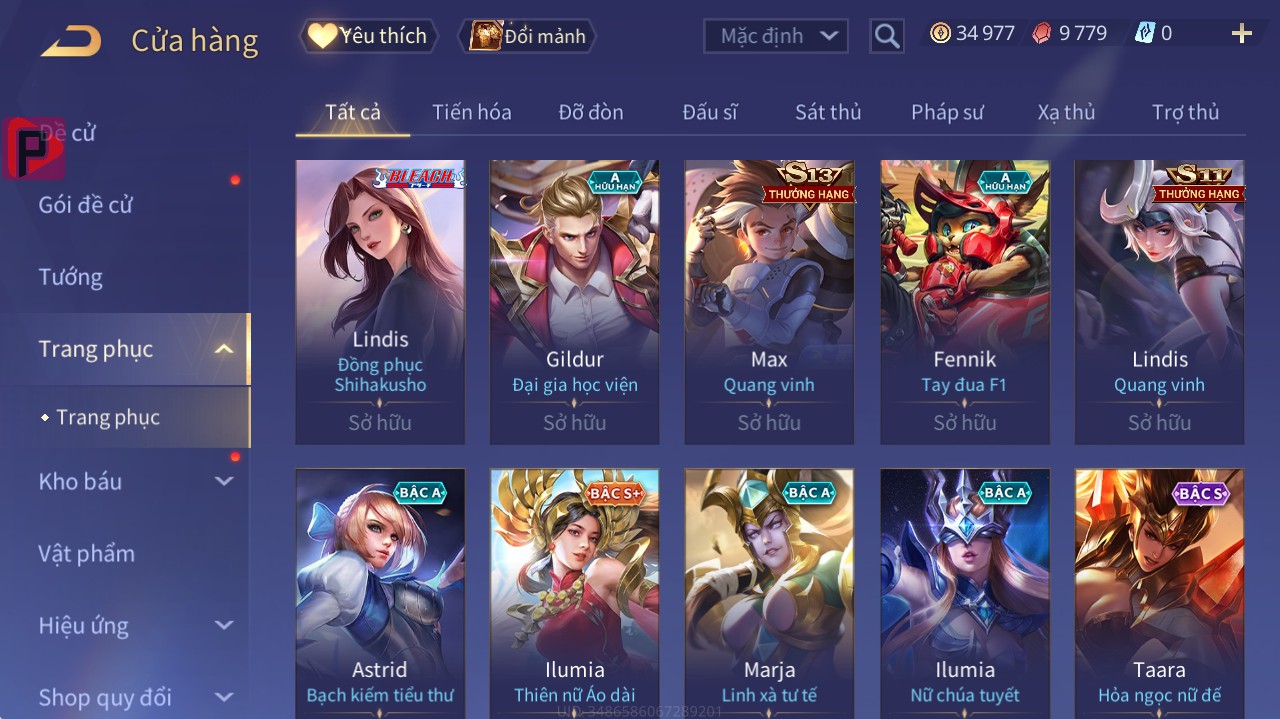Screen dimensions: 1280x719
Task: Show the Pháp sư skins tab
Action: [946, 112]
